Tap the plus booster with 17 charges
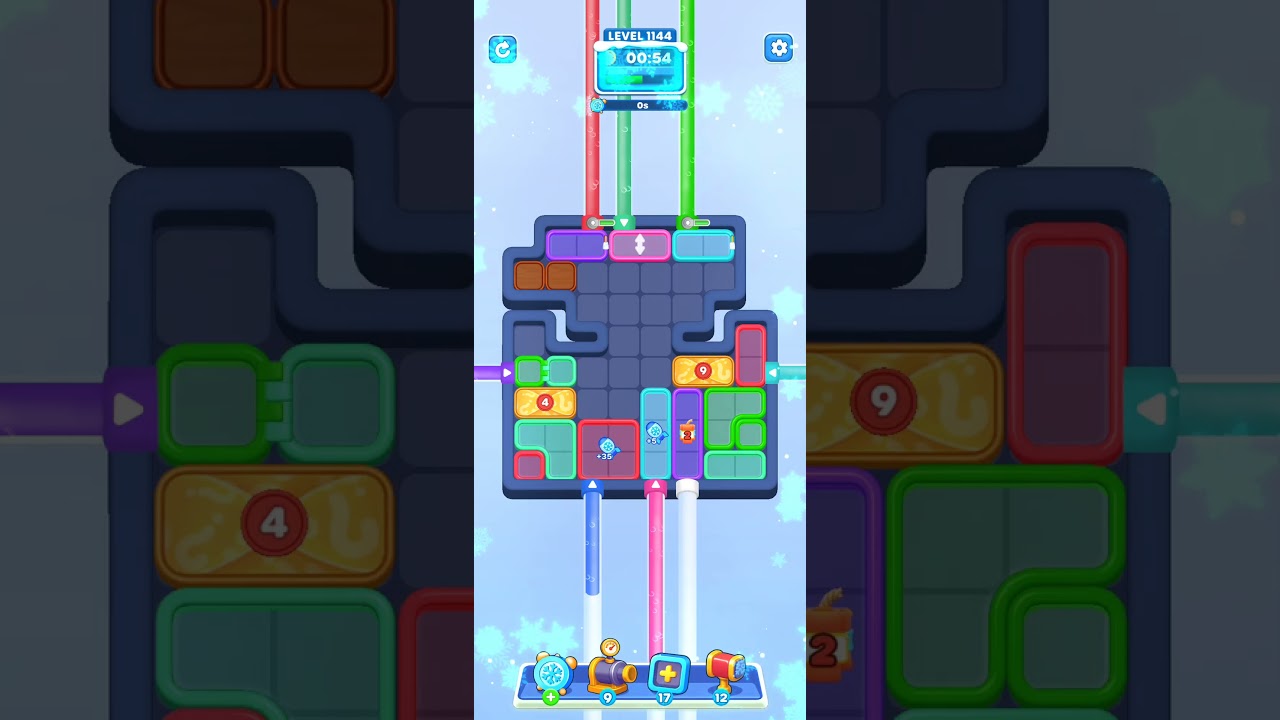The image size is (1280, 720). click(x=668, y=674)
